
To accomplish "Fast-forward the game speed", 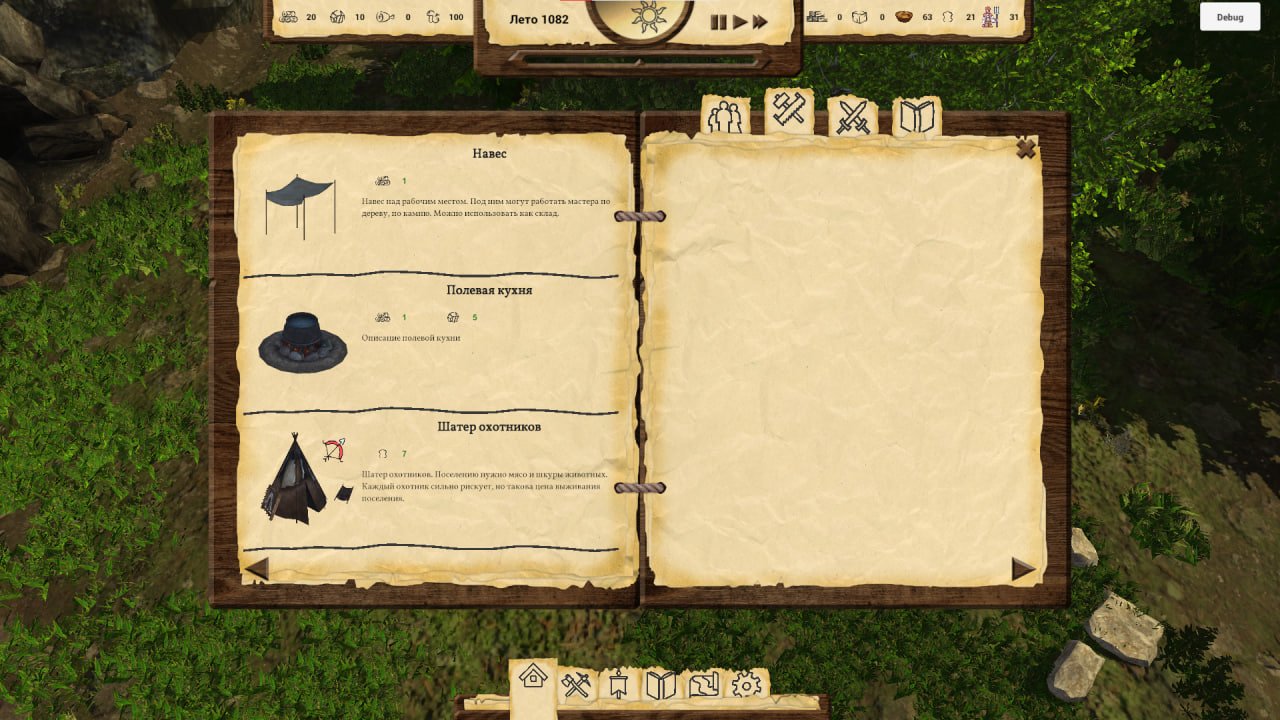I will click(x=760, y=22).
